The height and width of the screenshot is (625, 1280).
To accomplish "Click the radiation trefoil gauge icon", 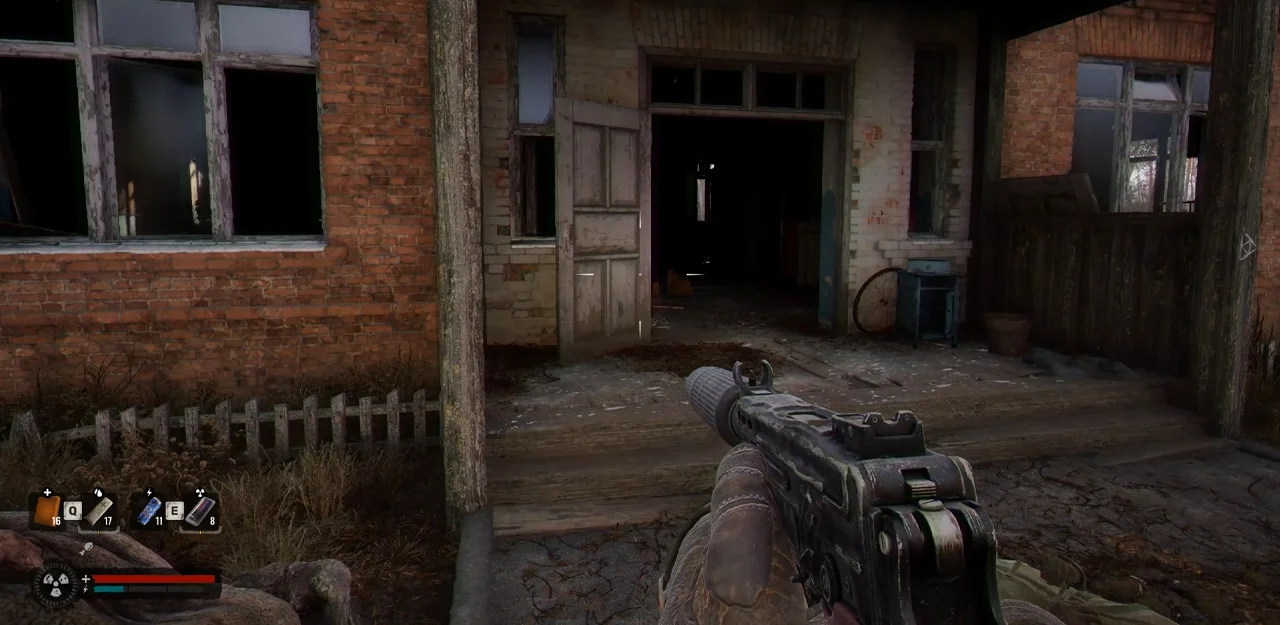I will click(x=54, y=584).
